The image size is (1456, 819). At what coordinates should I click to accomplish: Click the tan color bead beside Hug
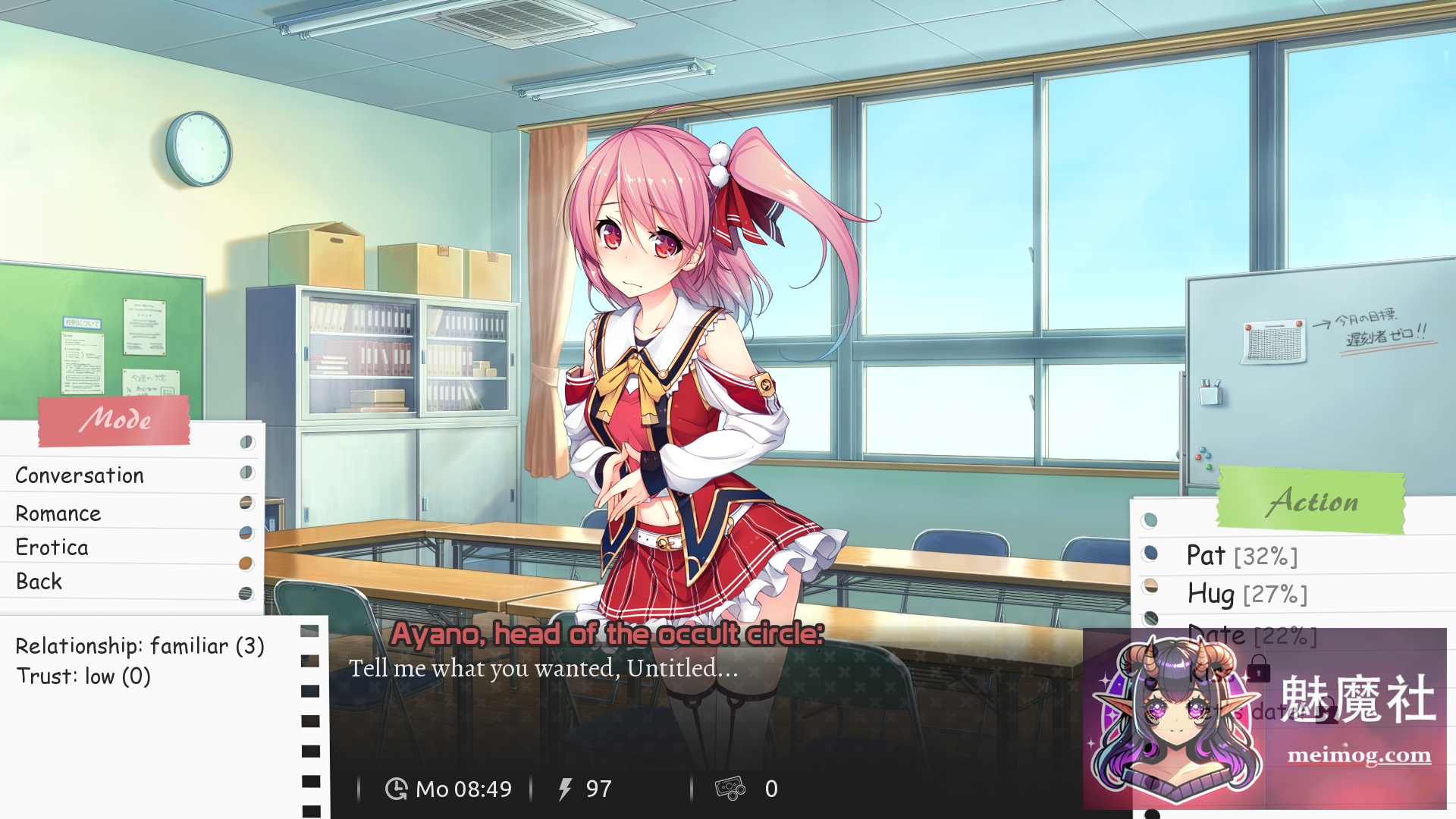(x=1150, y=588)
